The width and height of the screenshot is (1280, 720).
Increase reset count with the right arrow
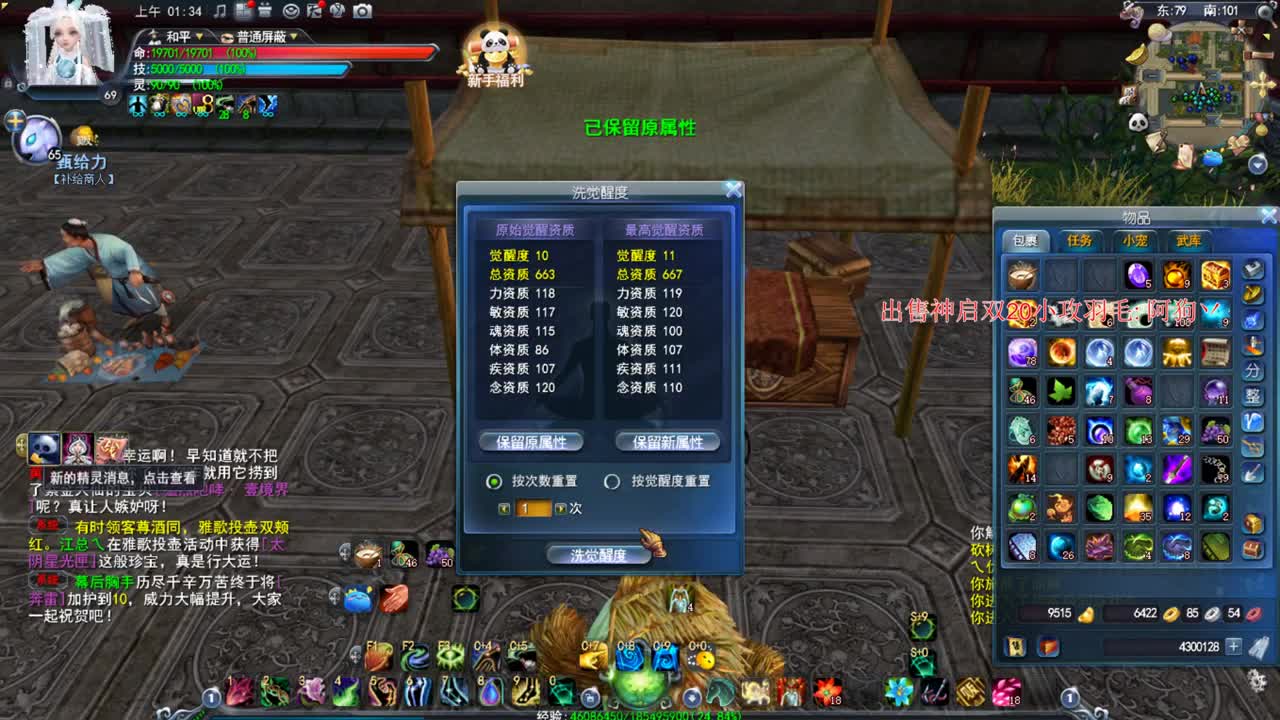562,508
